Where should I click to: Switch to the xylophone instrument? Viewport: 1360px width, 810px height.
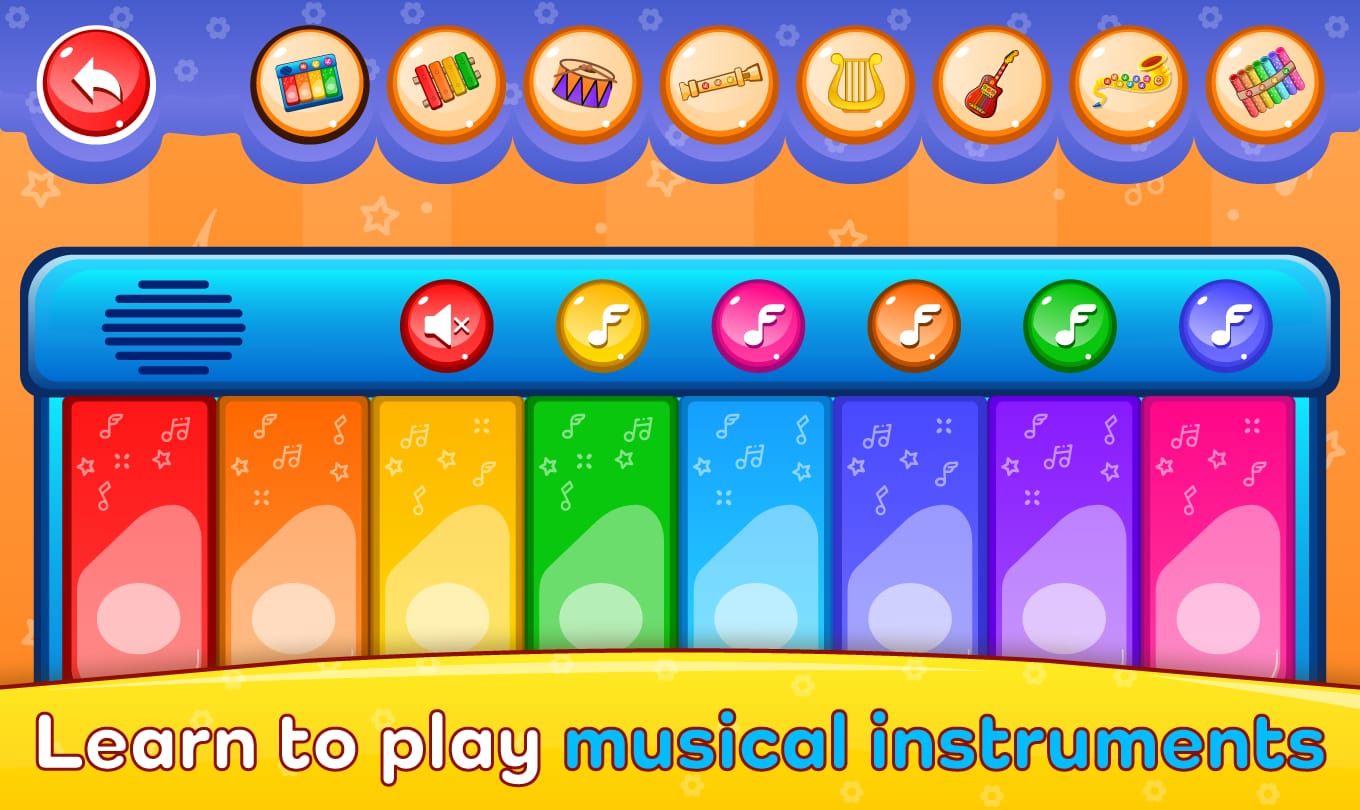(x=446, y=85)
